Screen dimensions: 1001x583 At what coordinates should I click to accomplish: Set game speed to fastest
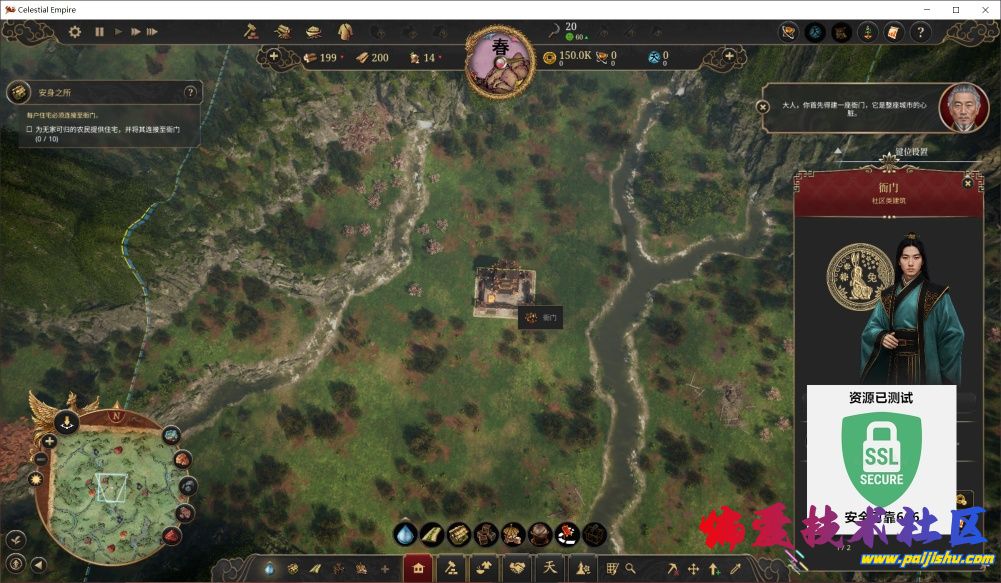(x=152, y=32)
